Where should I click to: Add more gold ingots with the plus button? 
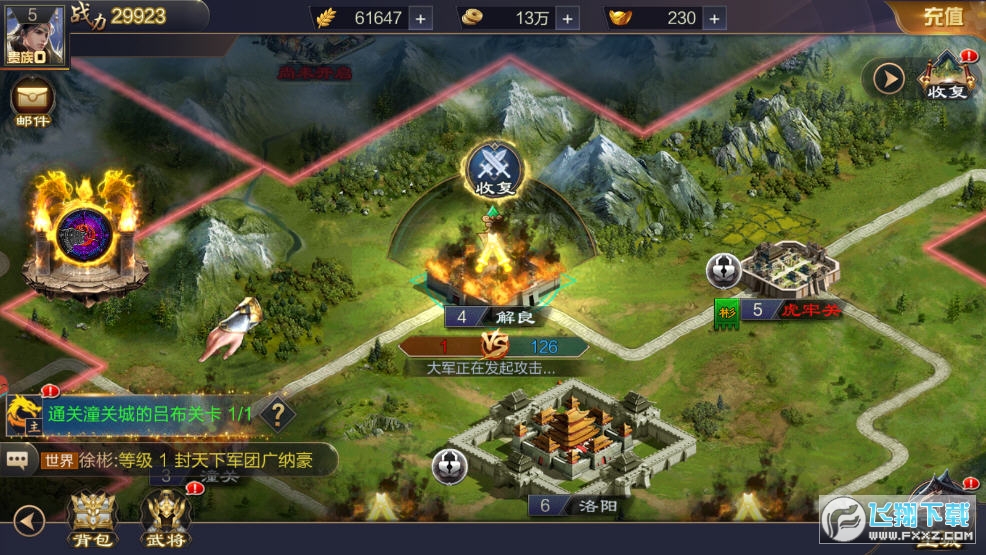click(x=714, y=18)
